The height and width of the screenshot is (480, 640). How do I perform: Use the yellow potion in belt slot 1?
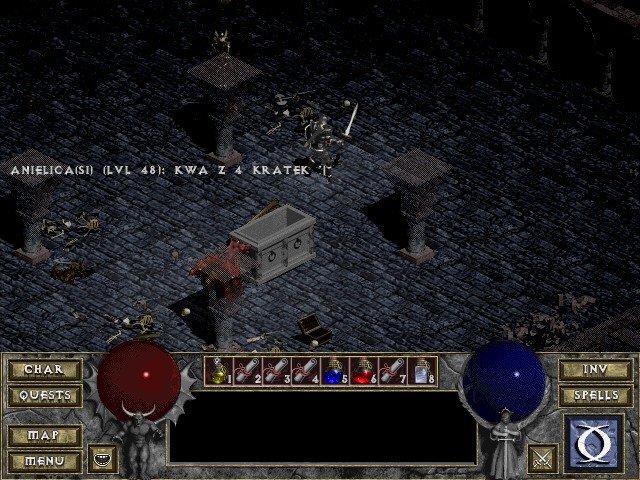(x=218, y=371)
